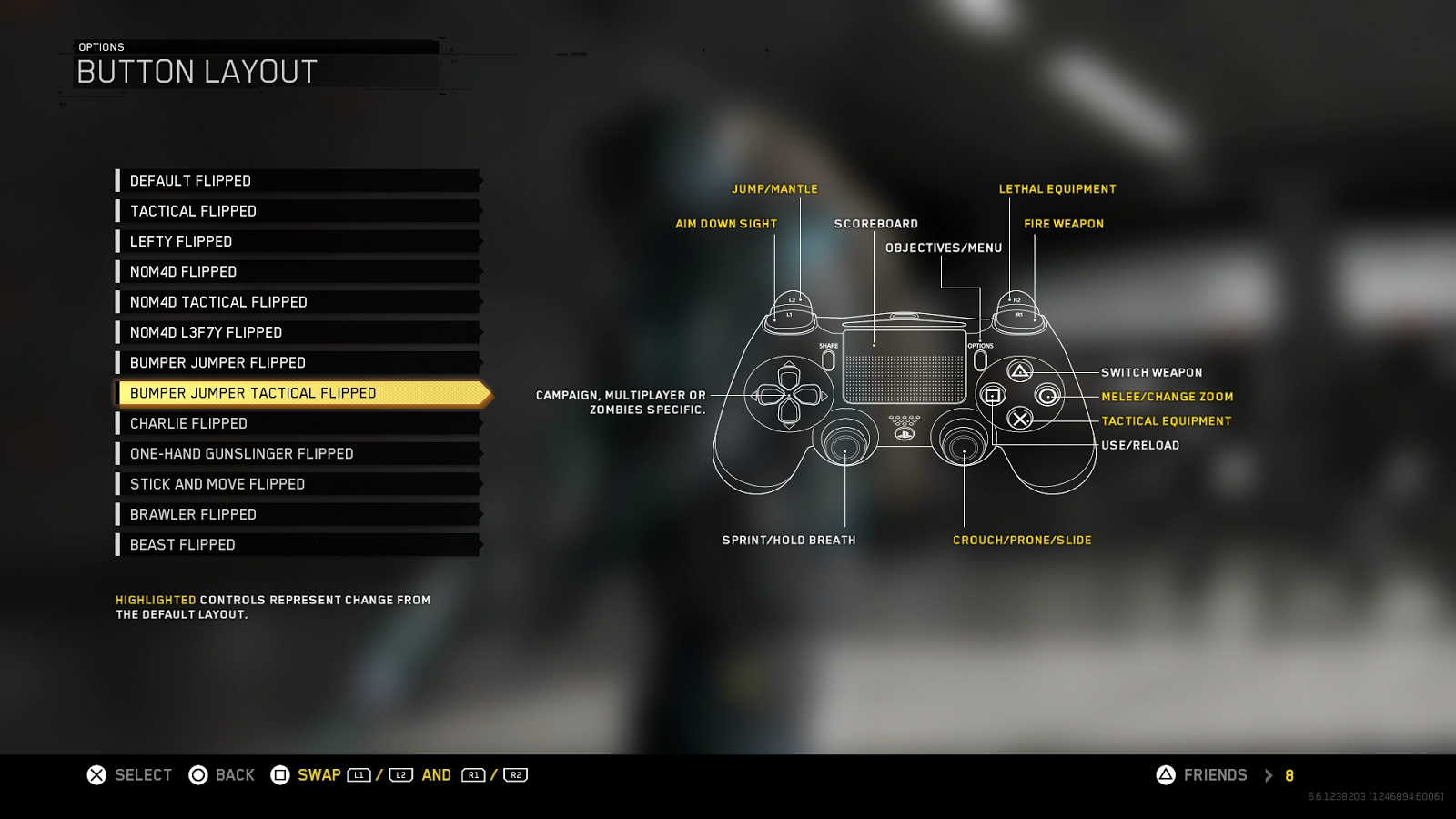Click the left analog stick for Sprint/Hold Breath

pyautogui.click(x=845, y=447)
